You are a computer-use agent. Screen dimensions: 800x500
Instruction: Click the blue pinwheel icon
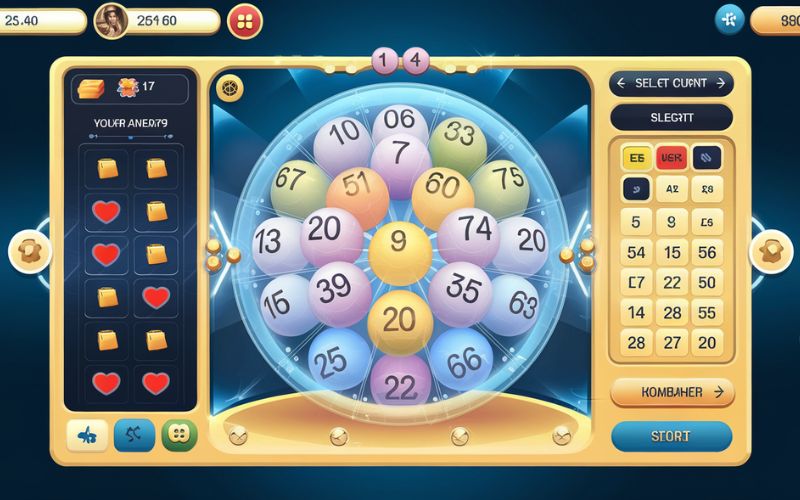[x=729, y=19]
